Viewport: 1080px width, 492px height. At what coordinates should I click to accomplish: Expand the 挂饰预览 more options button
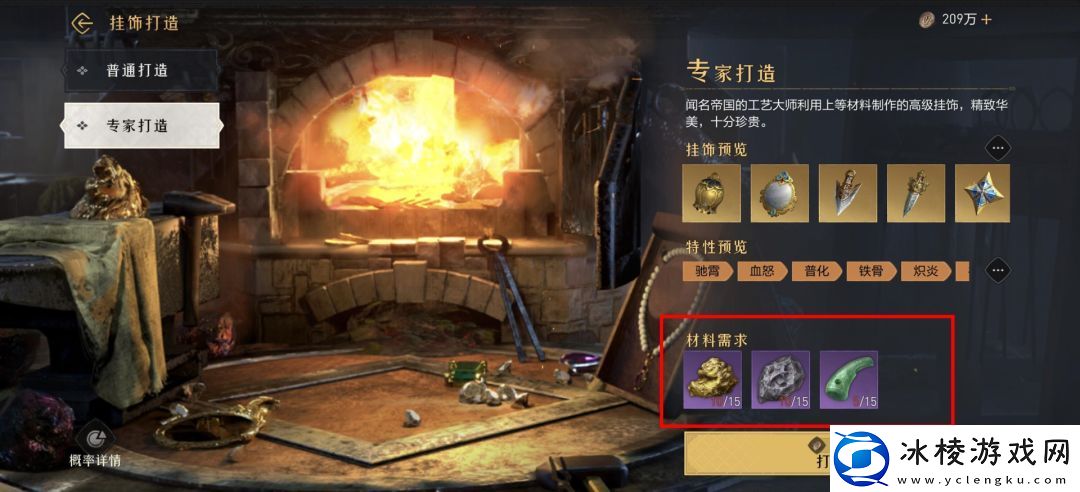(997, 149)
